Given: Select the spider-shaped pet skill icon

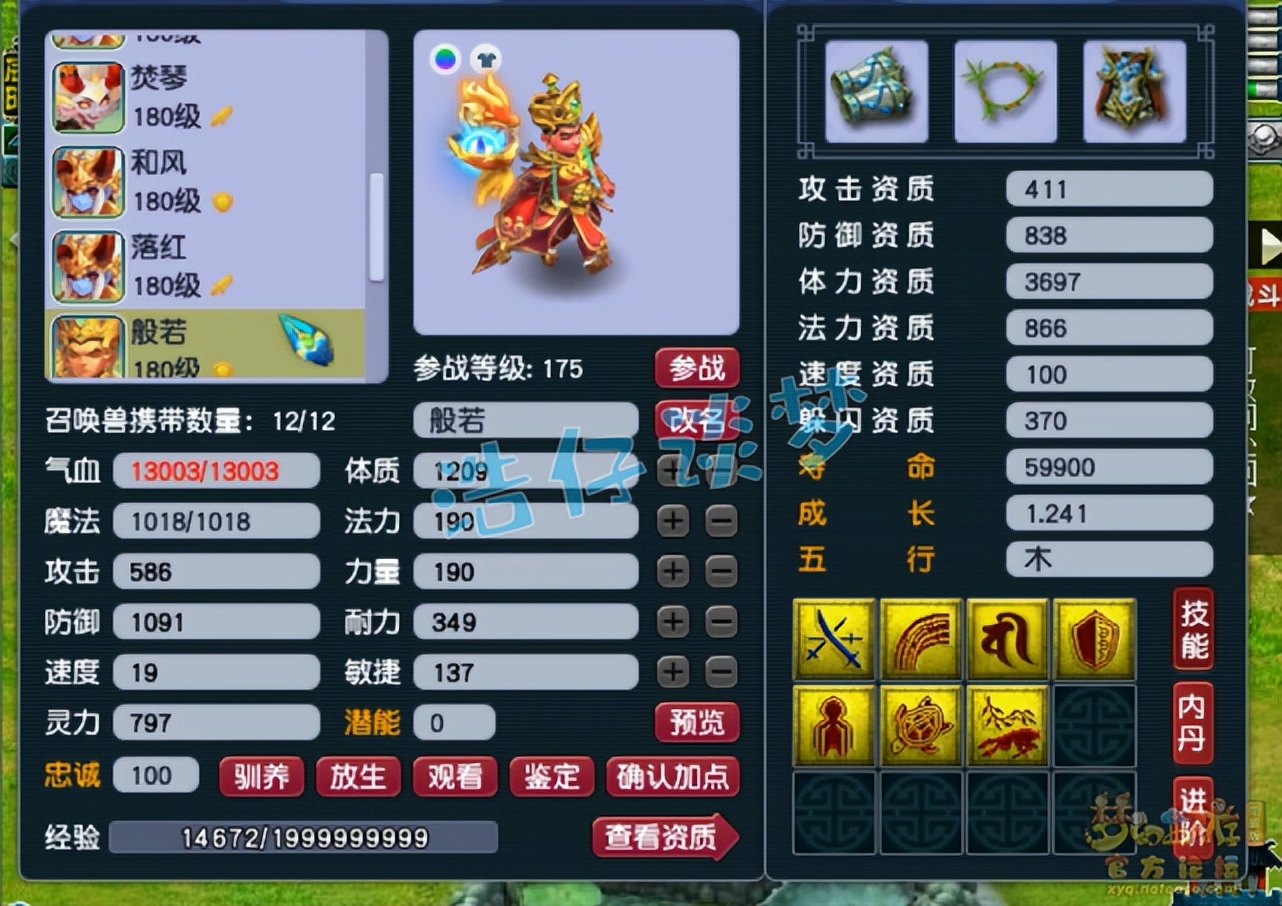Looking at the screenshot, I should pos(834,723).
